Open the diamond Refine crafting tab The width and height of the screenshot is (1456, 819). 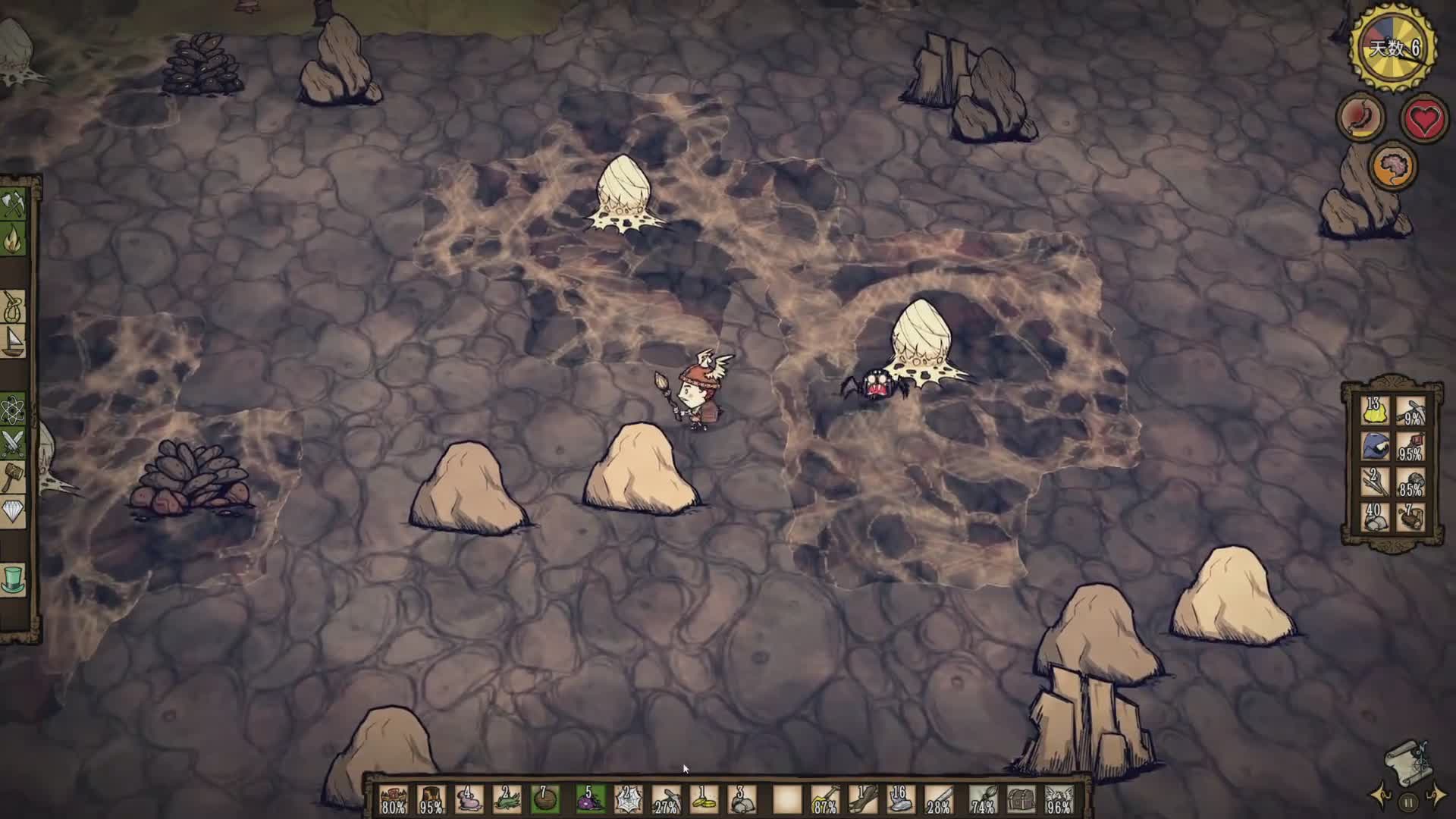pos(14,513)
